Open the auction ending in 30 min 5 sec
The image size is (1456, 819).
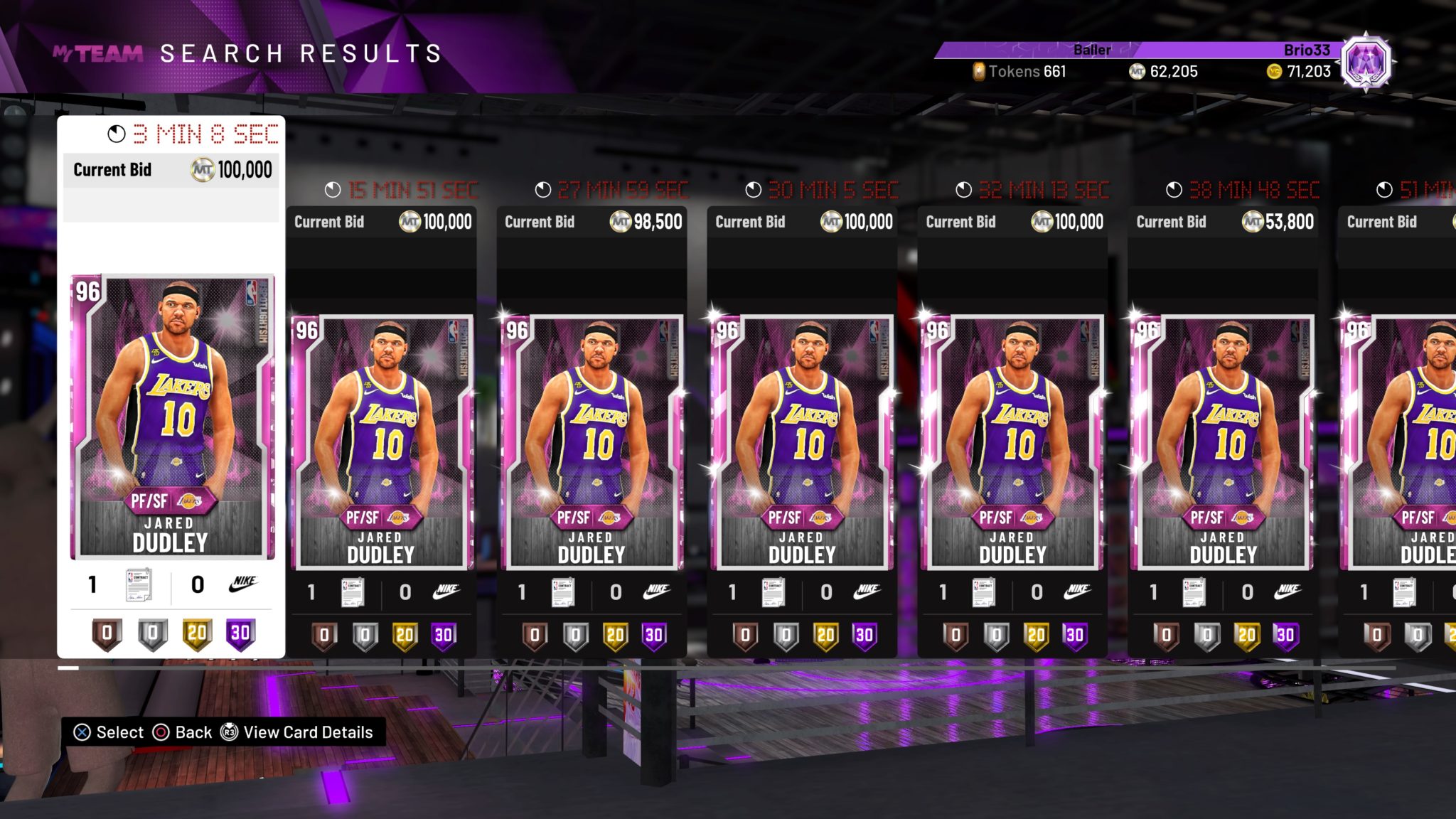coord(803,441)
